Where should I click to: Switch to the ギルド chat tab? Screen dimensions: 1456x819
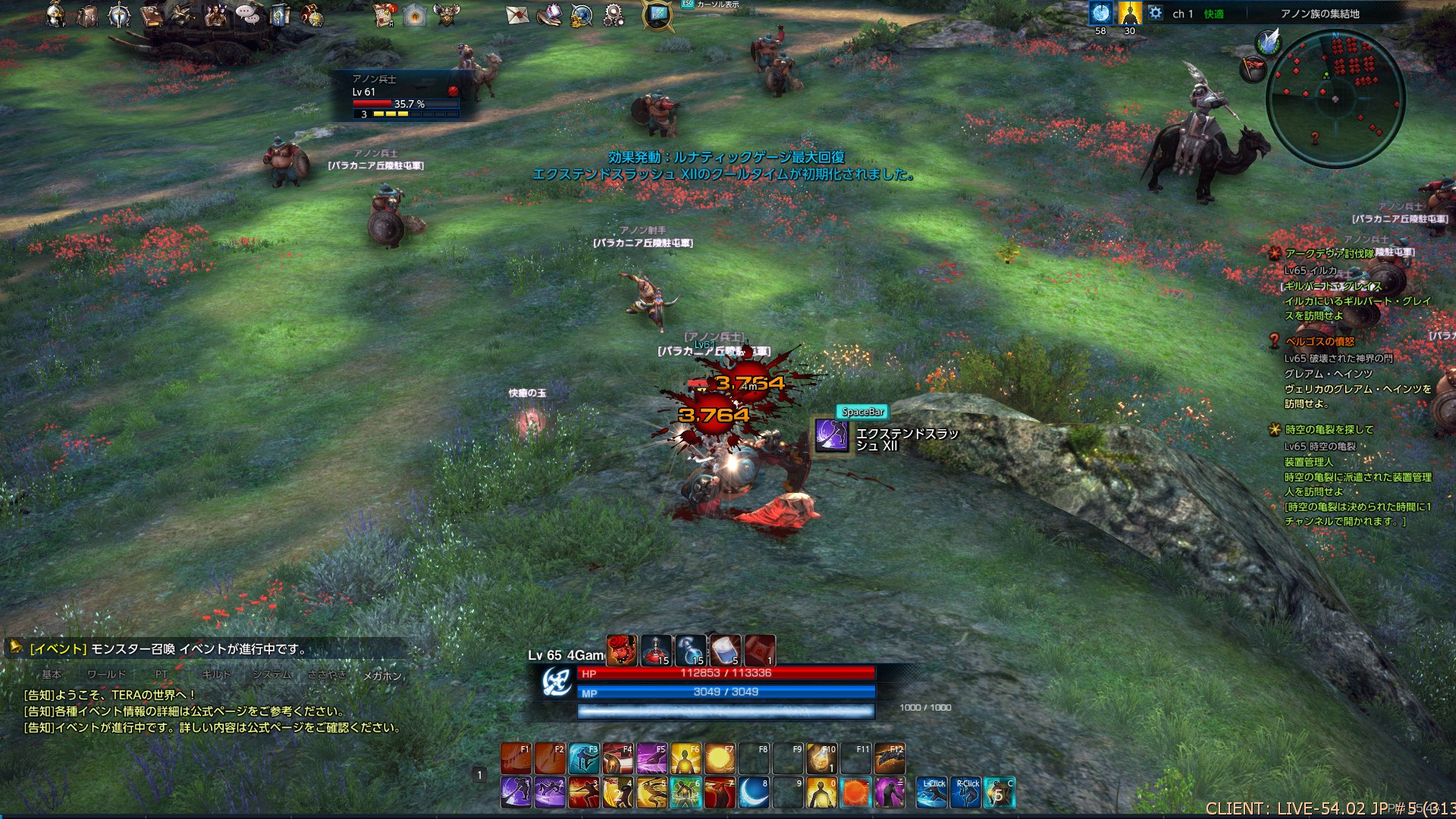216,674
